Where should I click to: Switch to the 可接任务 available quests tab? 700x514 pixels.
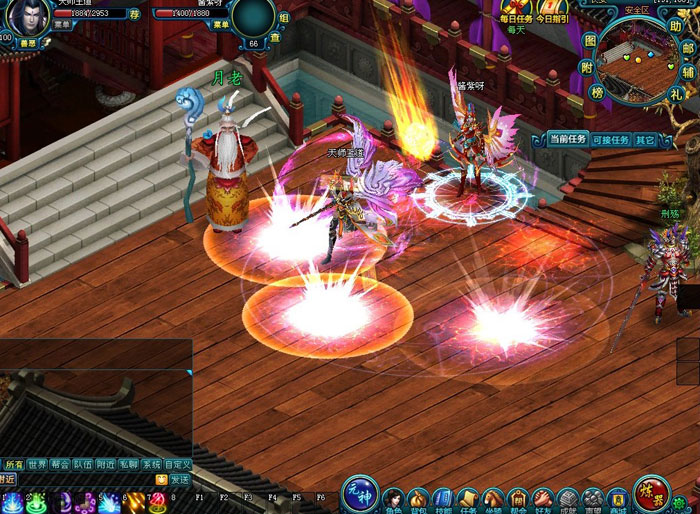click(x=610, y=140)
